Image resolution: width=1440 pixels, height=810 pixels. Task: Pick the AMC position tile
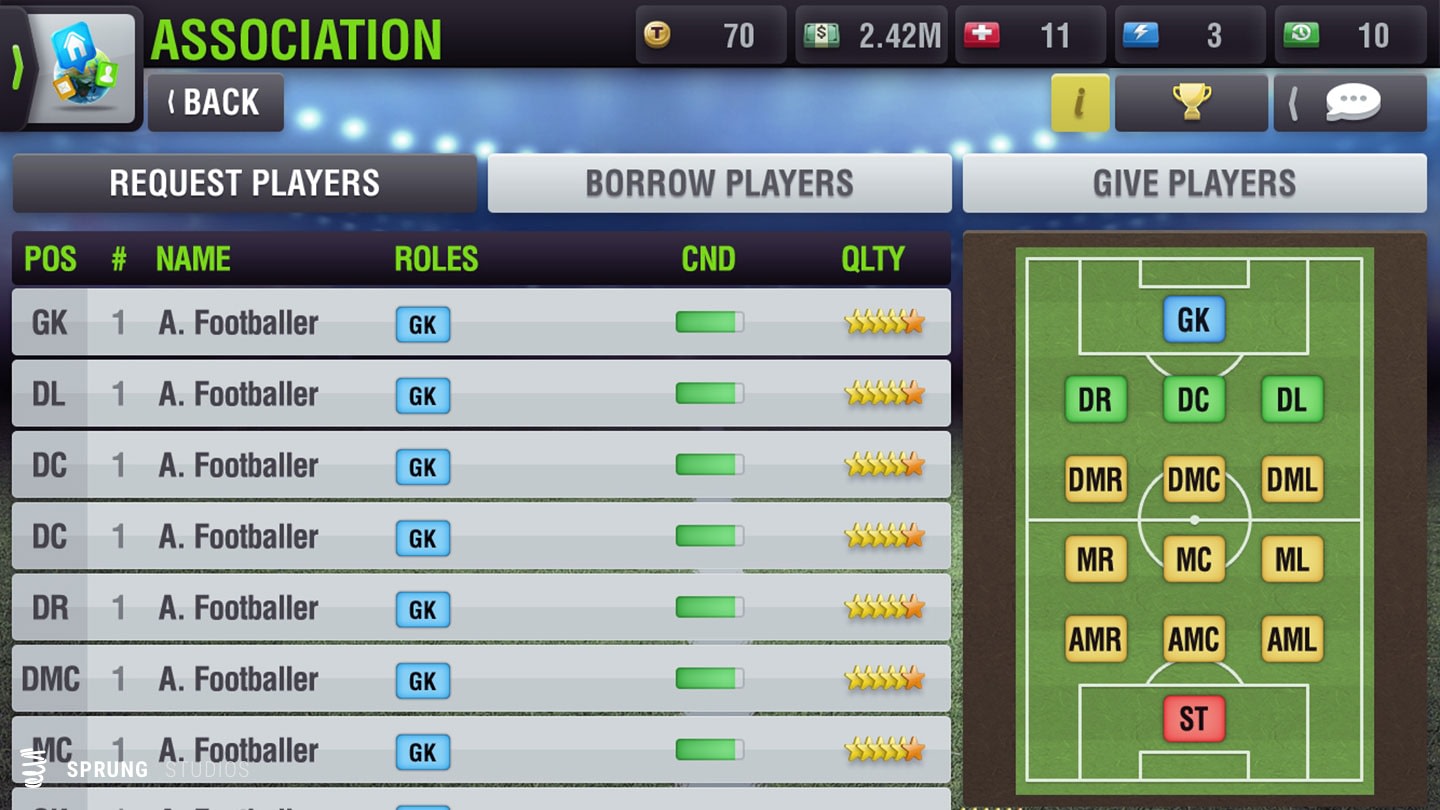click(x=1194, y=639)
